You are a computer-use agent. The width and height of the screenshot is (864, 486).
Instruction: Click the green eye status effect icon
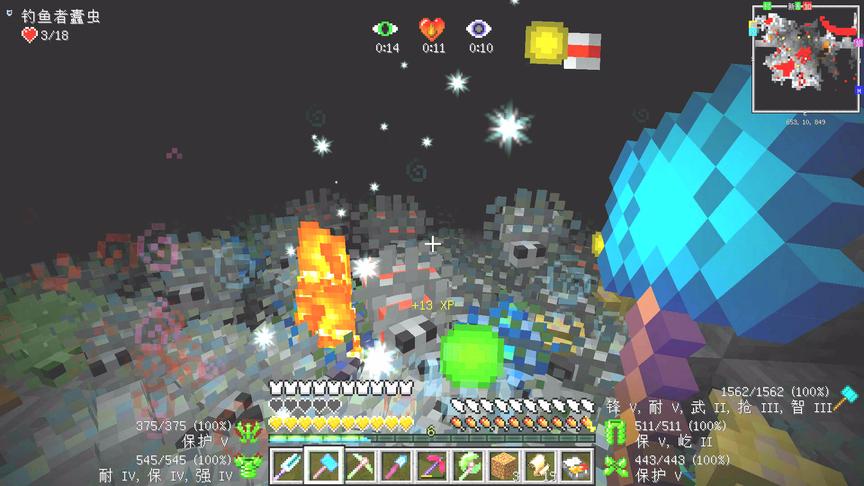coord(386,29)
